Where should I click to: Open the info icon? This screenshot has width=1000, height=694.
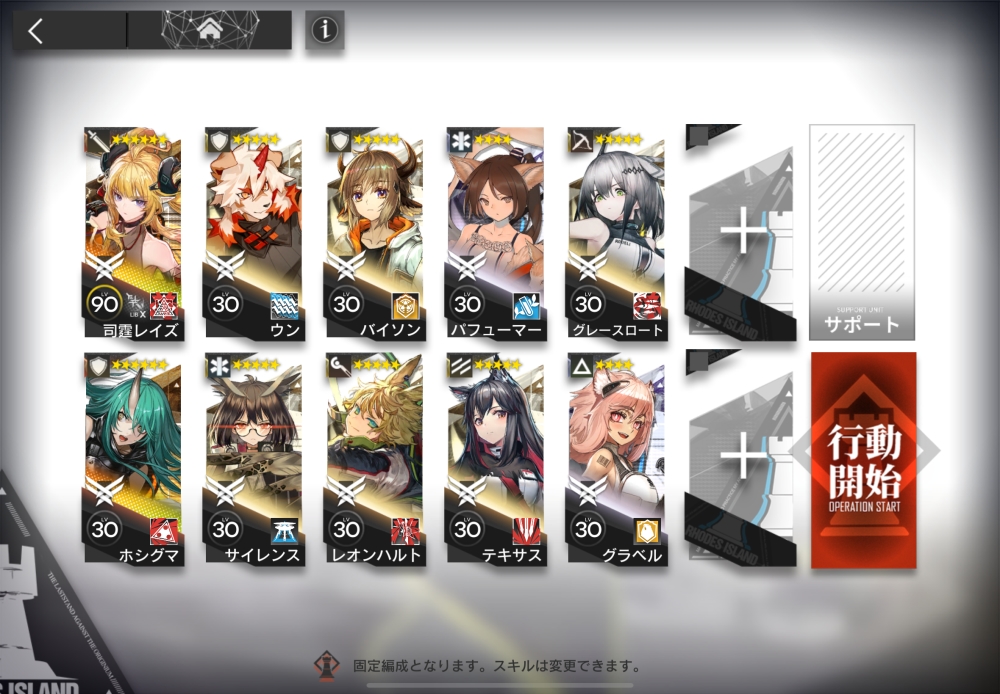click(x=323, y=31)
